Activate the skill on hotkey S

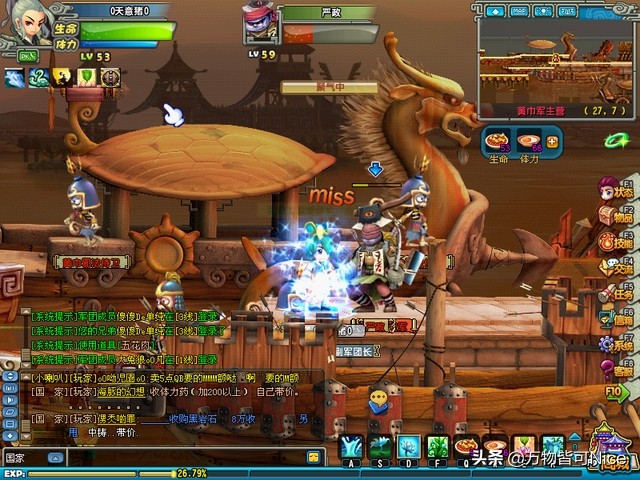pyautogui.click(x=379, y=447)
